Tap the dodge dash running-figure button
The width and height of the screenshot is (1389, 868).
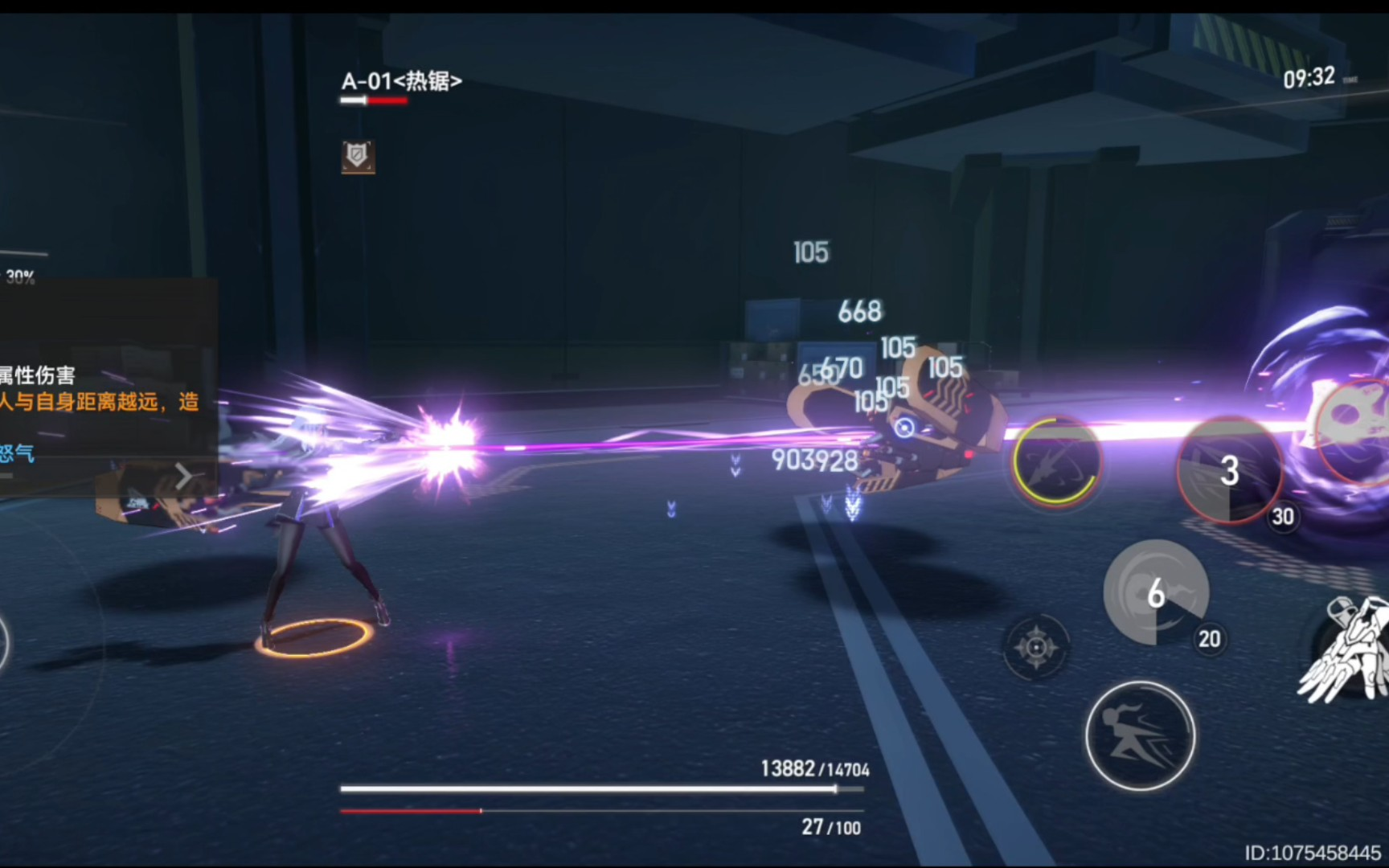(1140, 735)
